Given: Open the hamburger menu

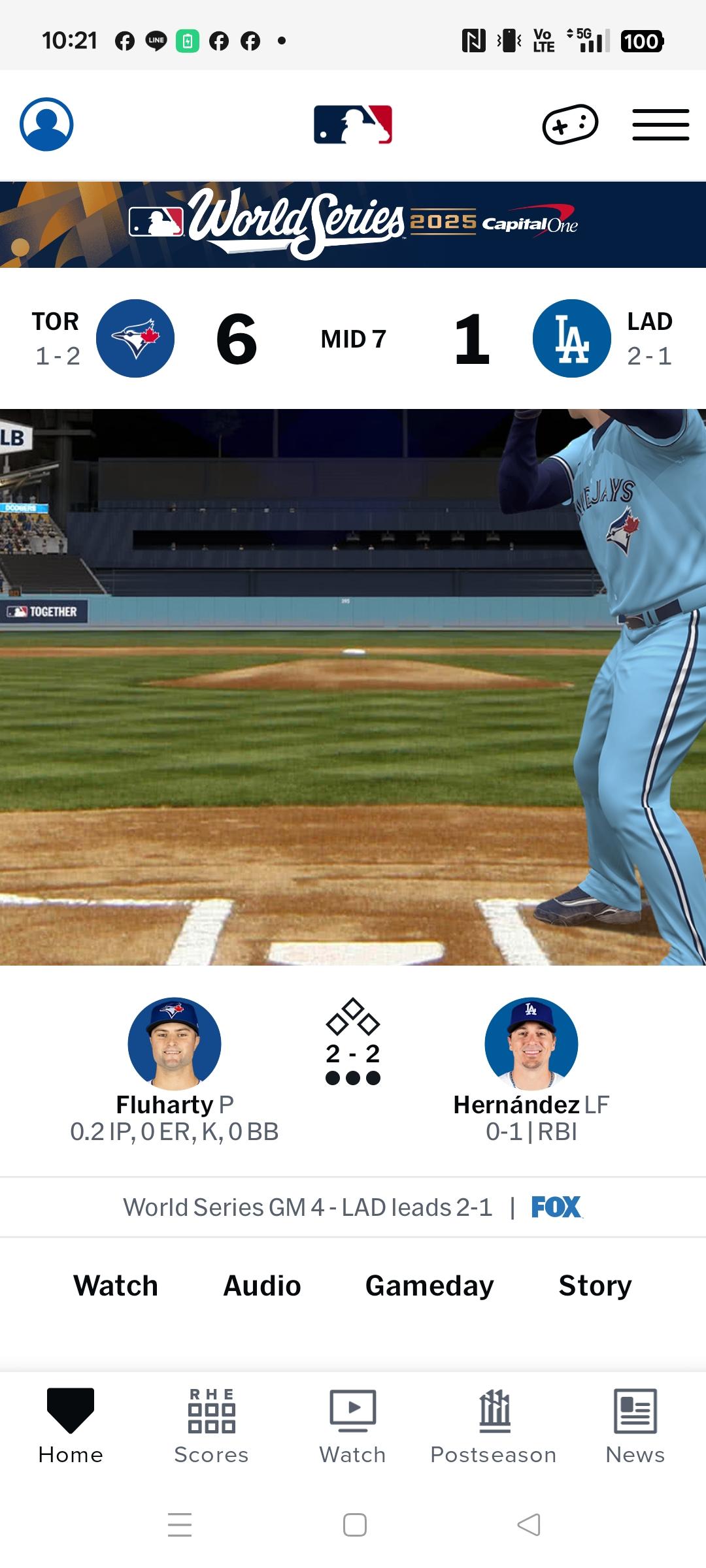Looking at the screenshot, I should pos(660,125).
